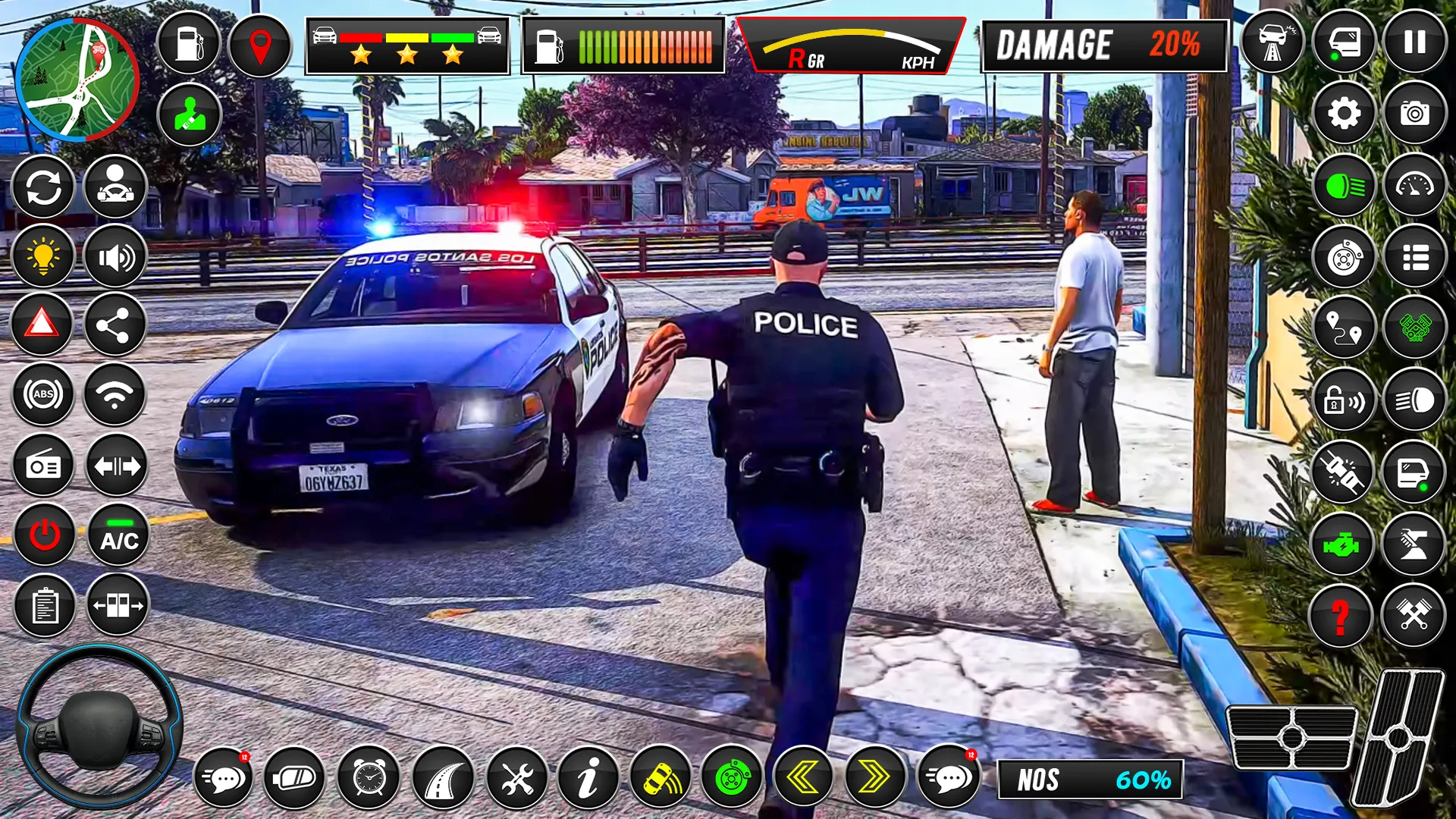Select the red location pin icon
Screen dimensions: 1456x819
(260, 45)
